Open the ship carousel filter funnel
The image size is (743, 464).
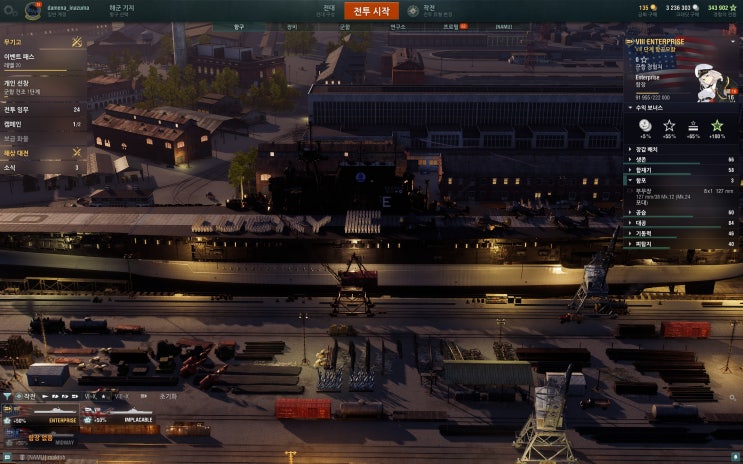(x=8, y=396)
